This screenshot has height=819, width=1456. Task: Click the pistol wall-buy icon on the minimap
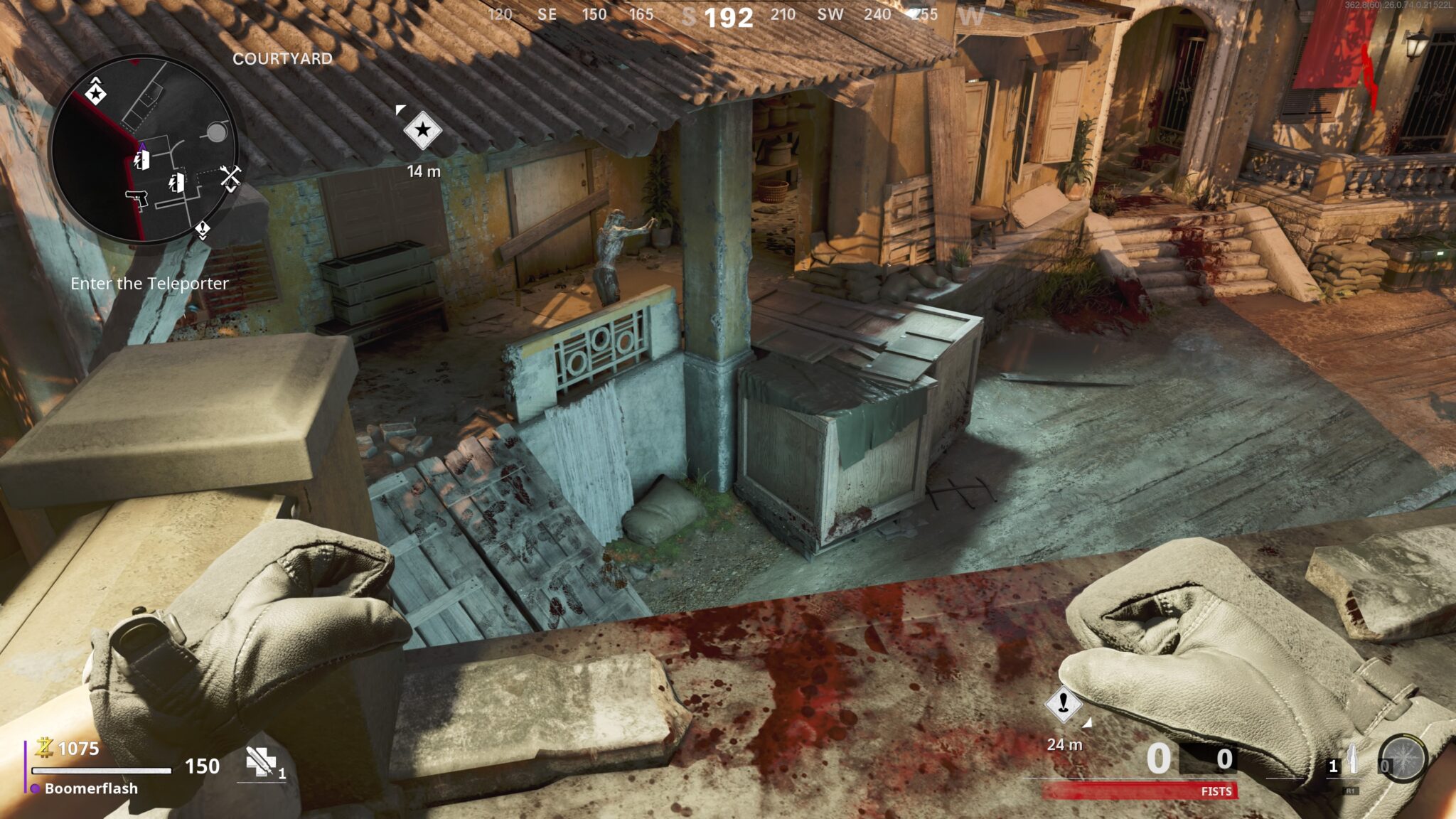(136, 199)
